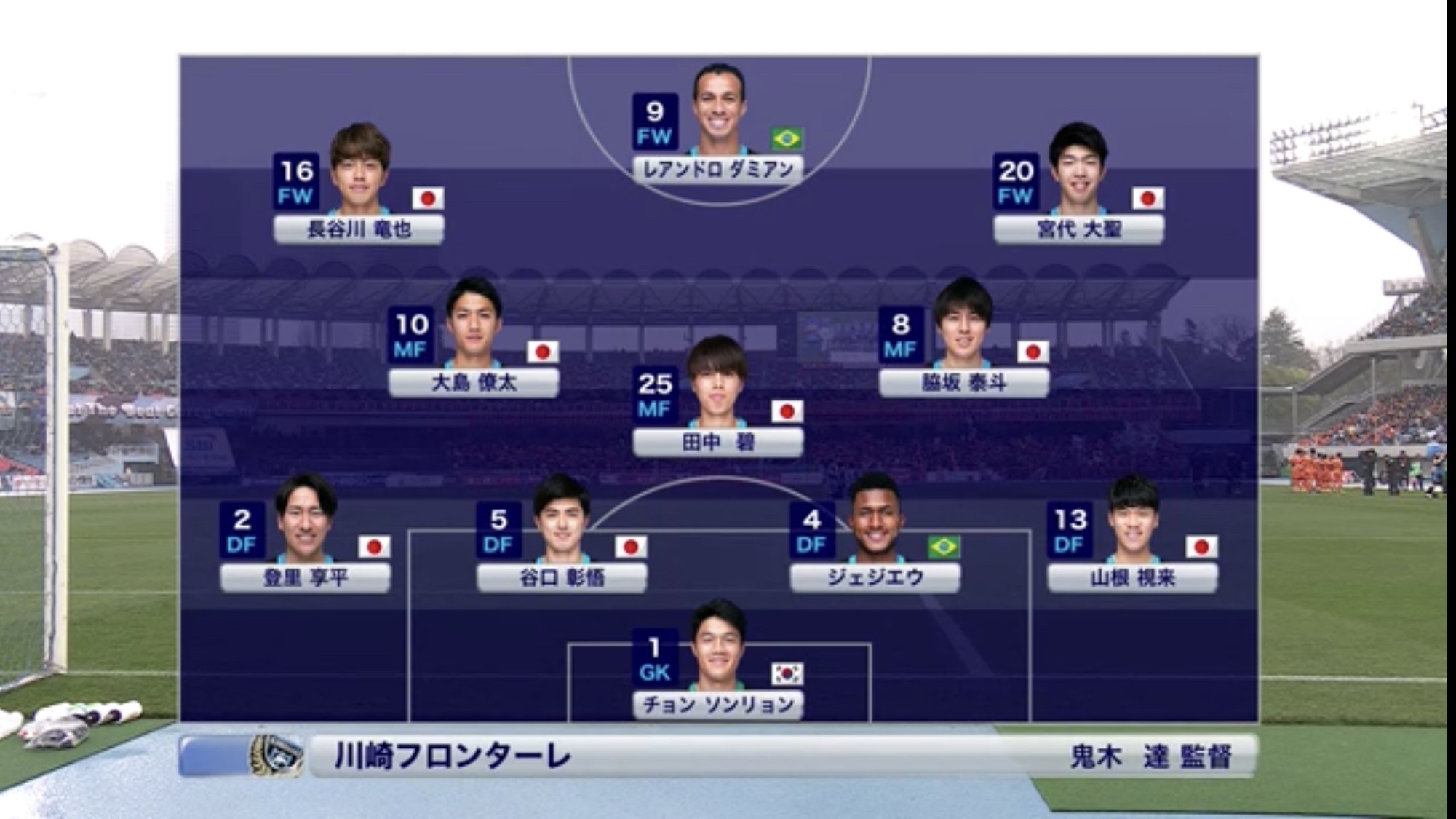Select number 9 forward Leandro Damião
1456x819 pixels.
718,169
